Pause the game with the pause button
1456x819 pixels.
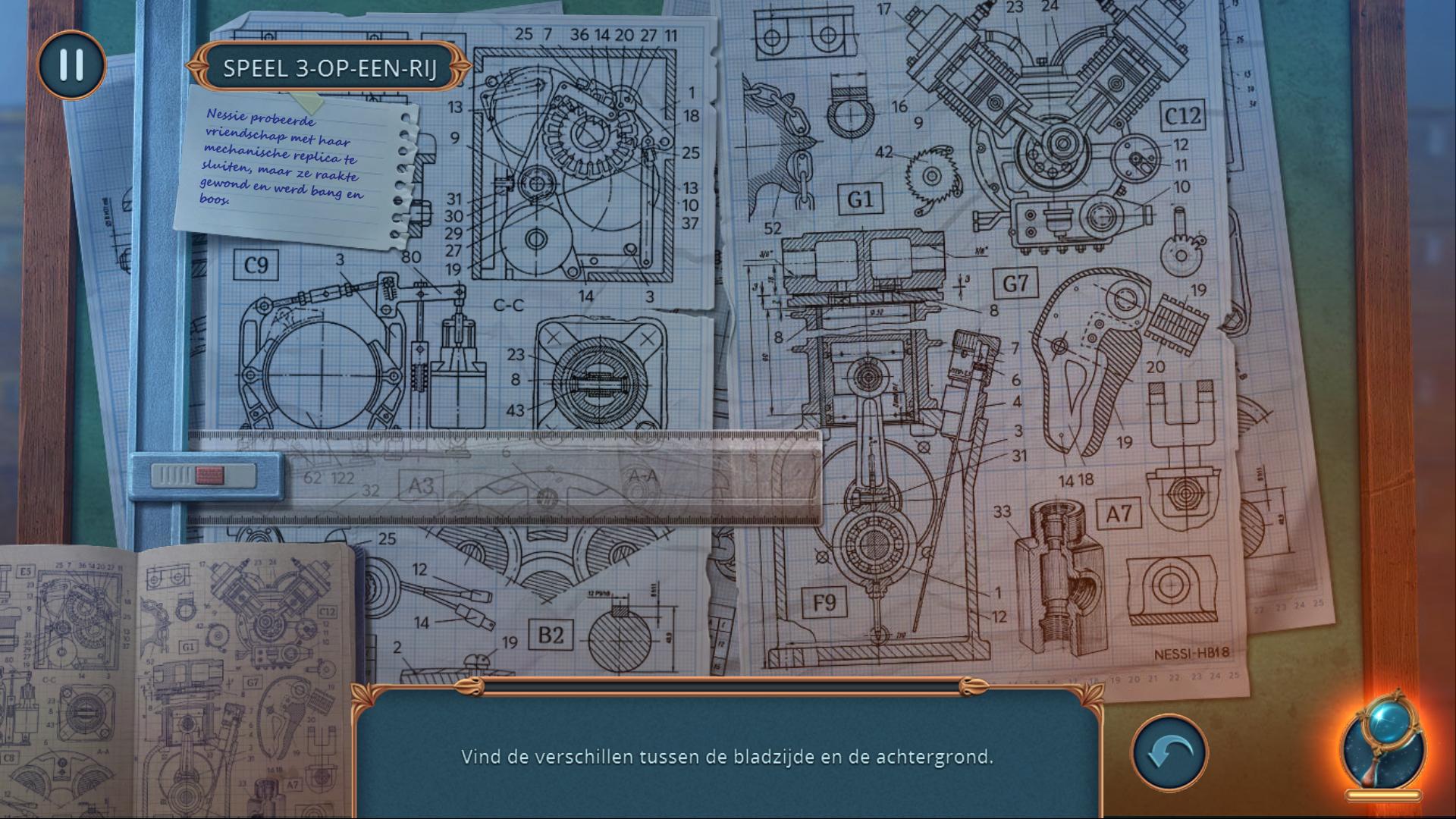tap(71, 65)
